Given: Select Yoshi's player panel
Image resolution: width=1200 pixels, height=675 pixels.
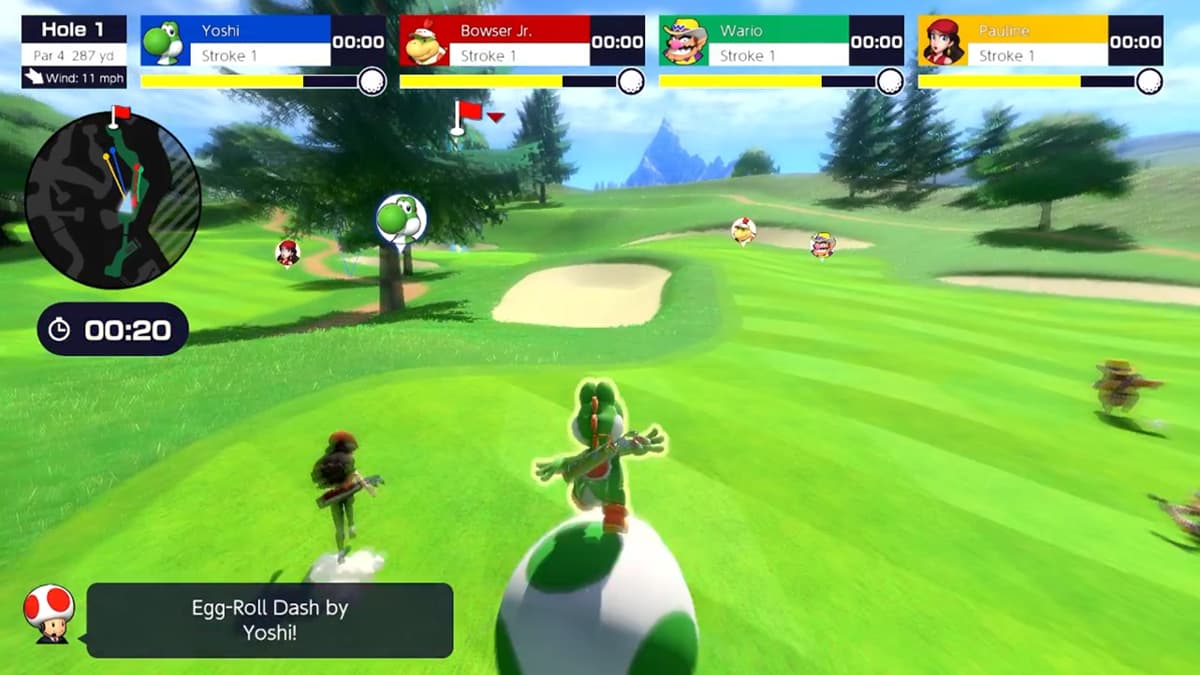Looking at the screenshot, I should pyautogui.click(x=262, y=41).
